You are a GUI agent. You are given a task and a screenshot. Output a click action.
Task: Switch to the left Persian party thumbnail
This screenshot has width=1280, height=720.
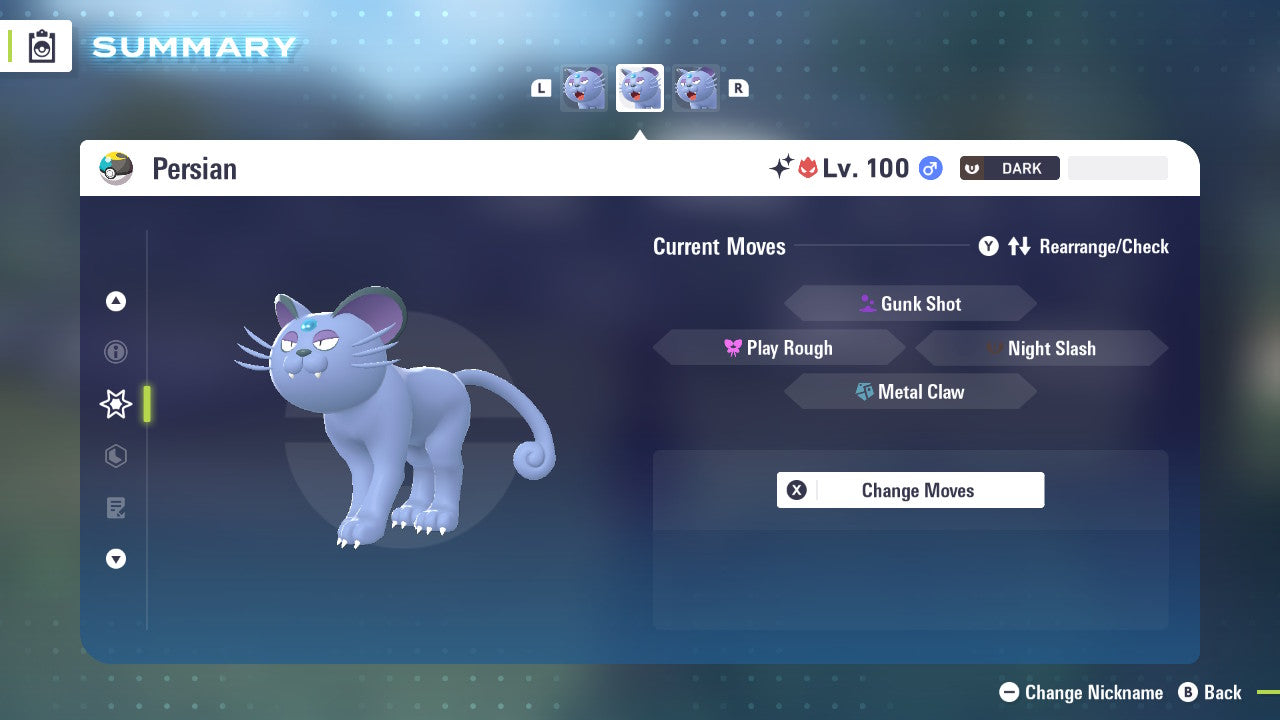584,88
